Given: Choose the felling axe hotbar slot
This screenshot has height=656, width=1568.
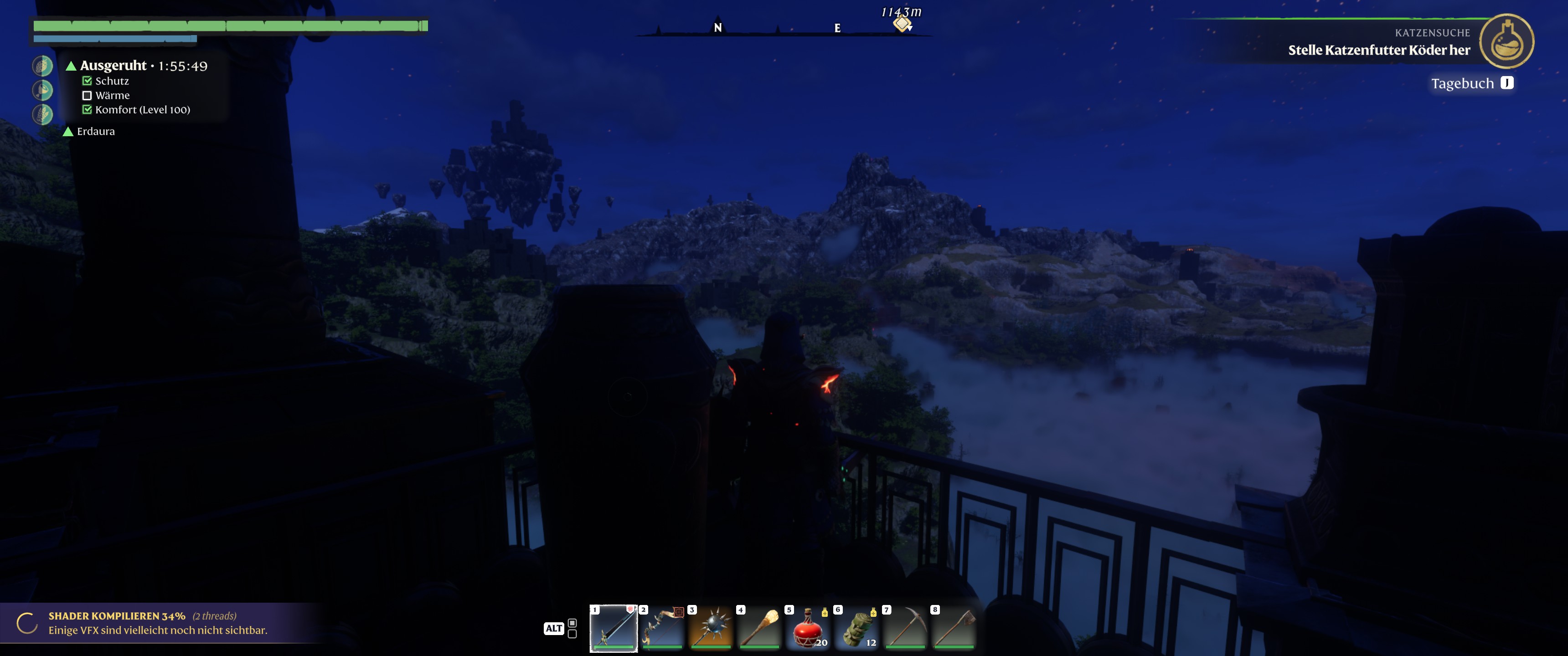Looking at the screenshot, I should tap(954, 627).
